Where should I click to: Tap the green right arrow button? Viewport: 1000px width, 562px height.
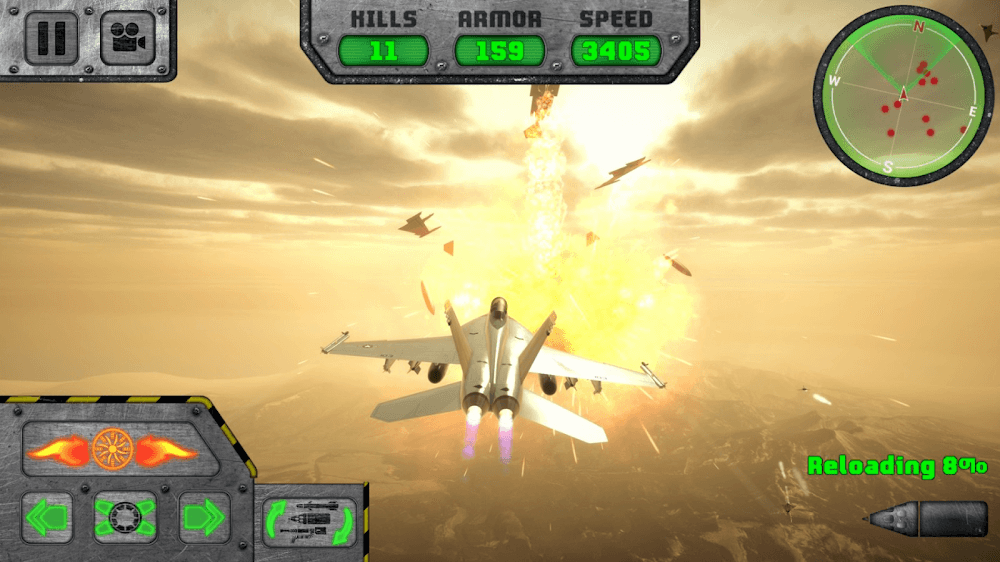coord(204,517)
